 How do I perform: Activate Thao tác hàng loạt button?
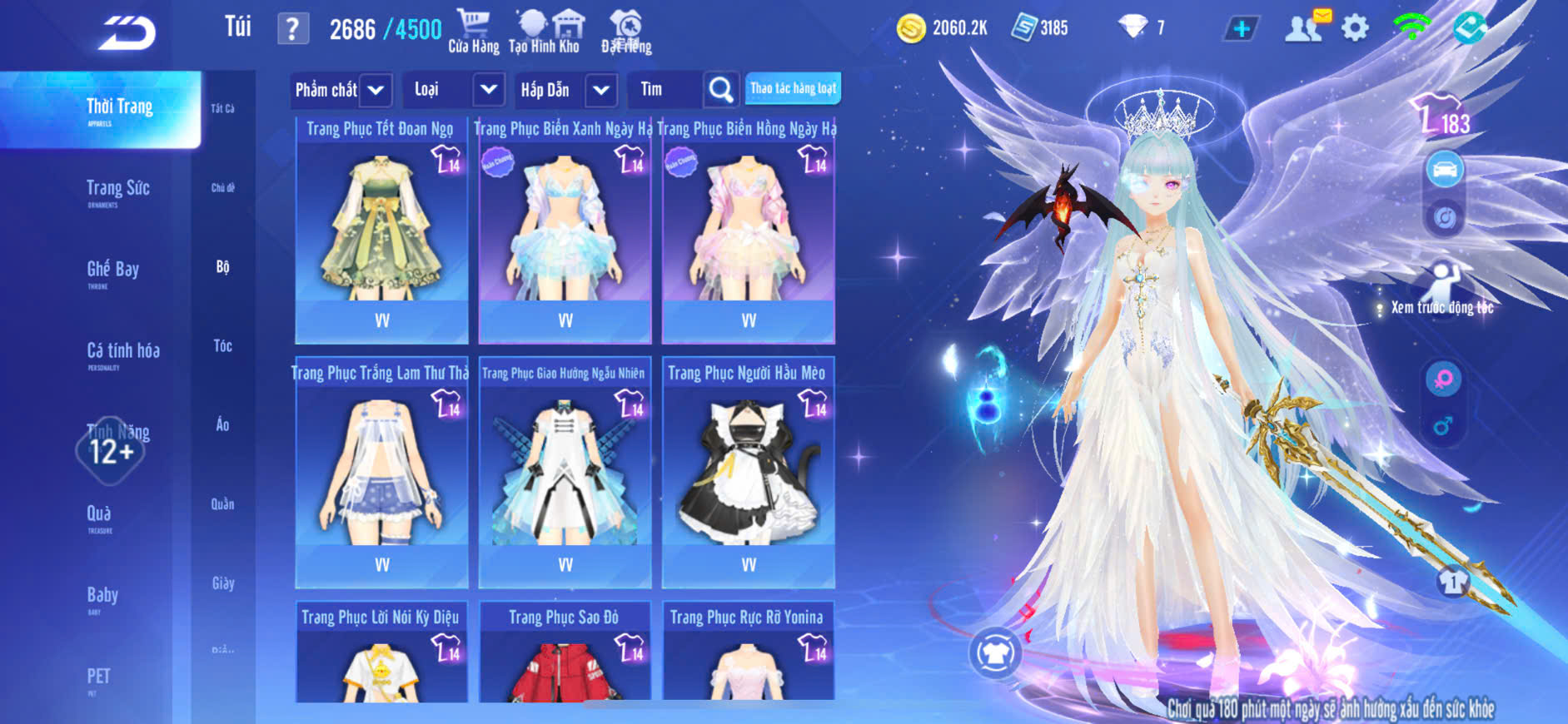(793, 88)
